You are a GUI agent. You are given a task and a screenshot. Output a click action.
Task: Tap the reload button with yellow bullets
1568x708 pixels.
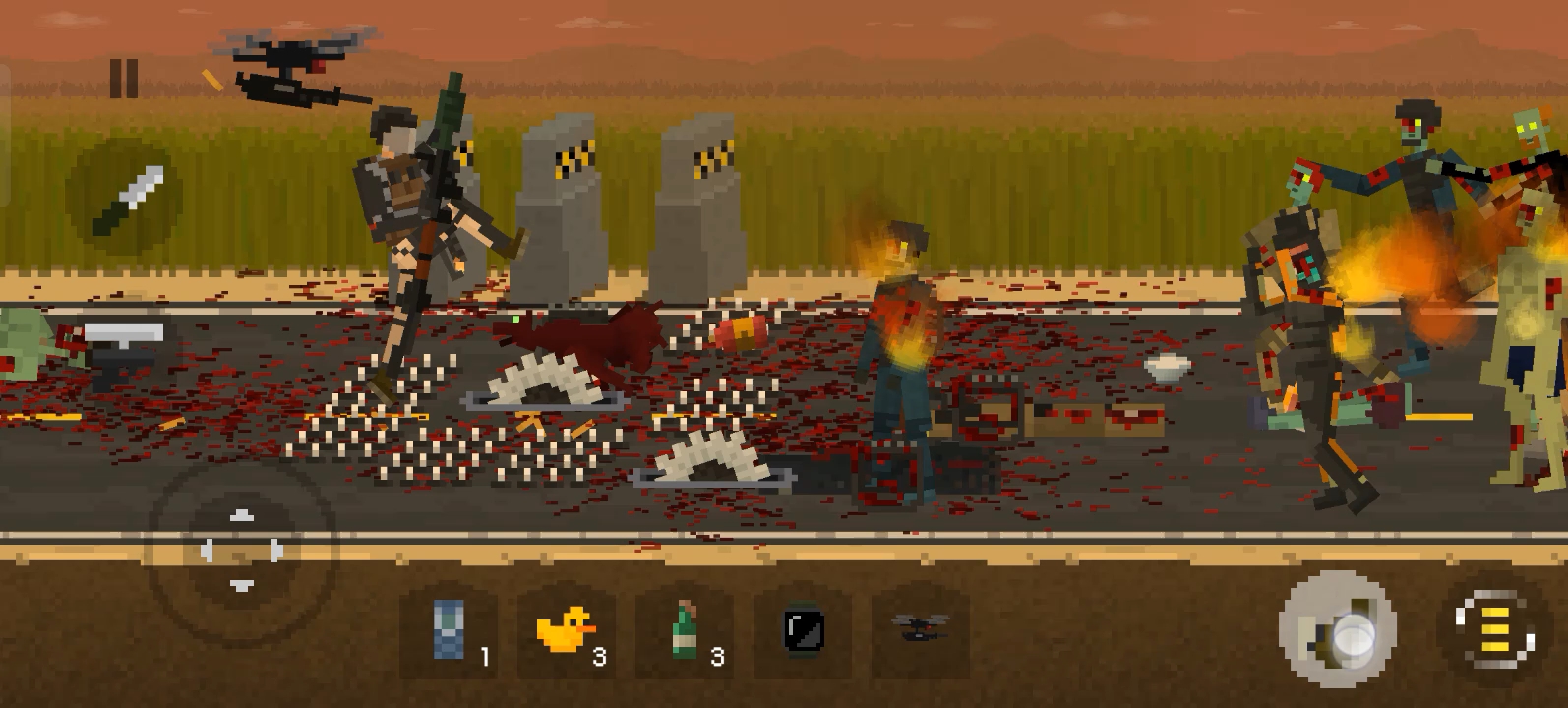point(1494,630)
